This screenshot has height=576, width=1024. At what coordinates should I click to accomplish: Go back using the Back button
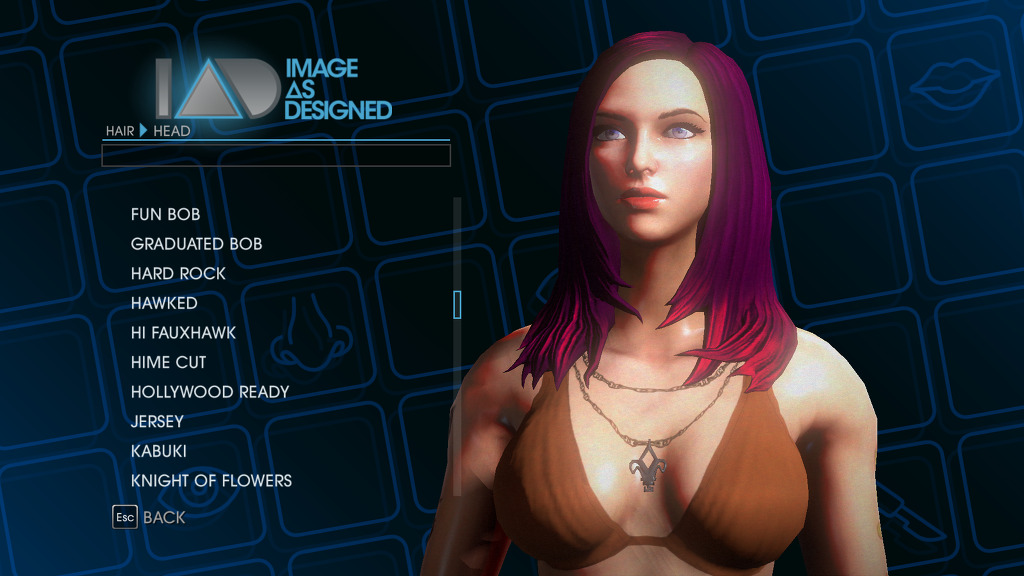[x=150, y=517]
